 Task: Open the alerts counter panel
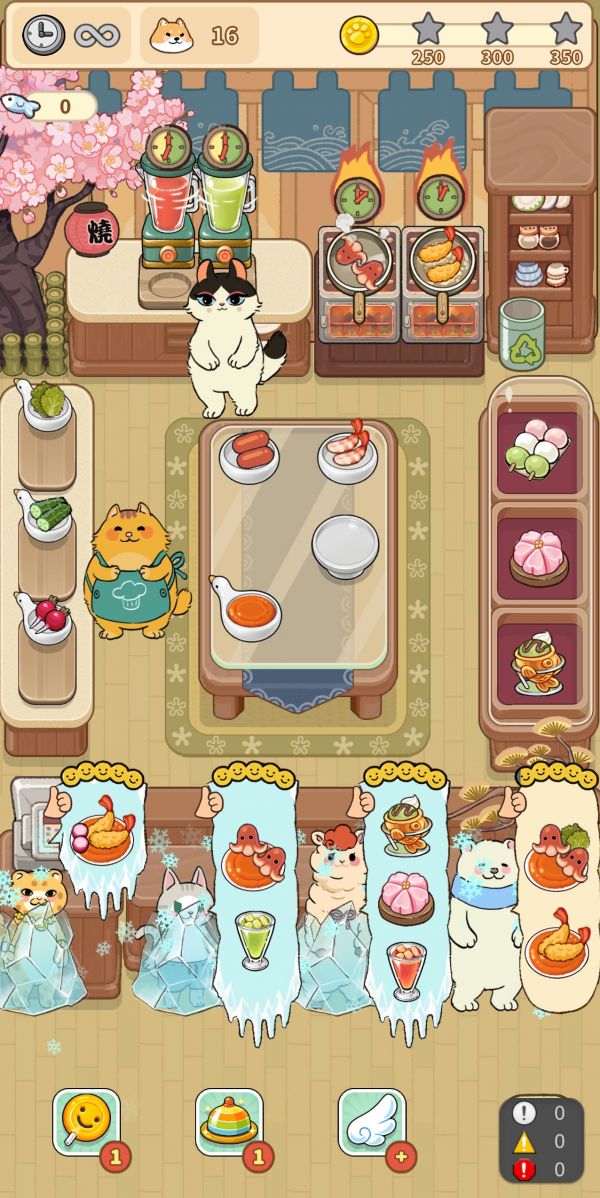coord(541,1140)
